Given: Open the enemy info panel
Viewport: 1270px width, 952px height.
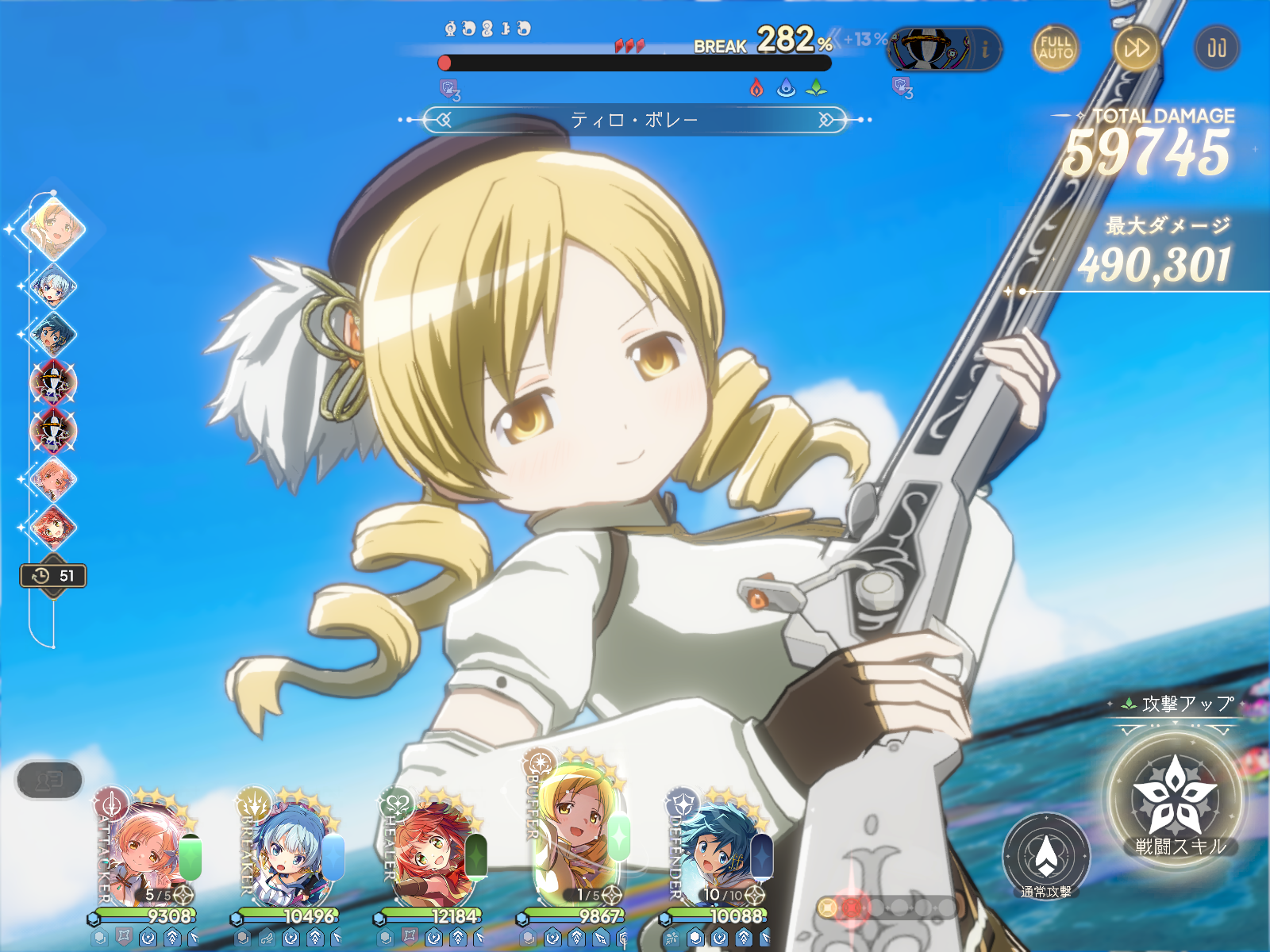Looking at the screenshot, I should [985, 49].
